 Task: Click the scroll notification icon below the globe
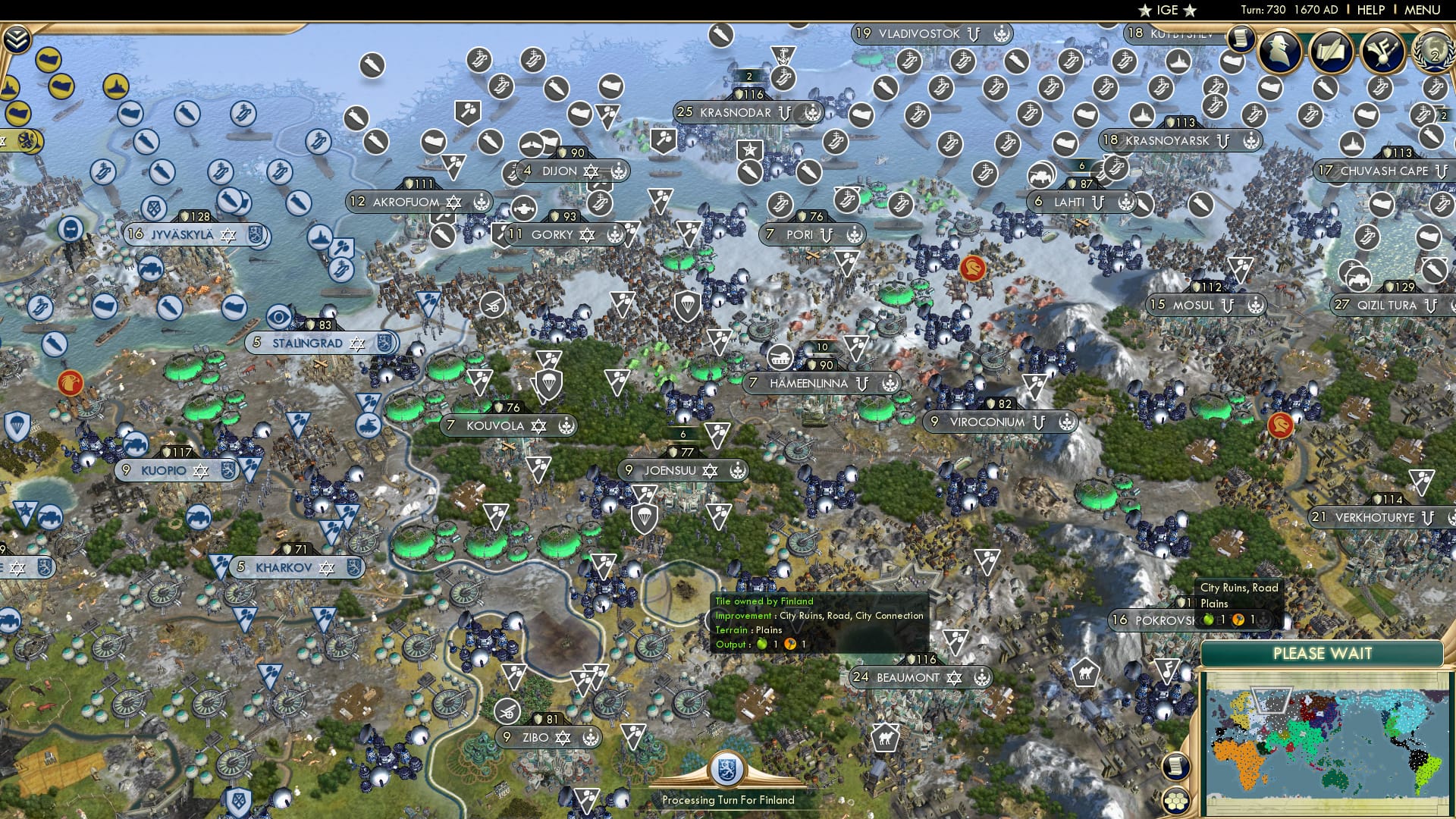click(x=1175, y=764)
